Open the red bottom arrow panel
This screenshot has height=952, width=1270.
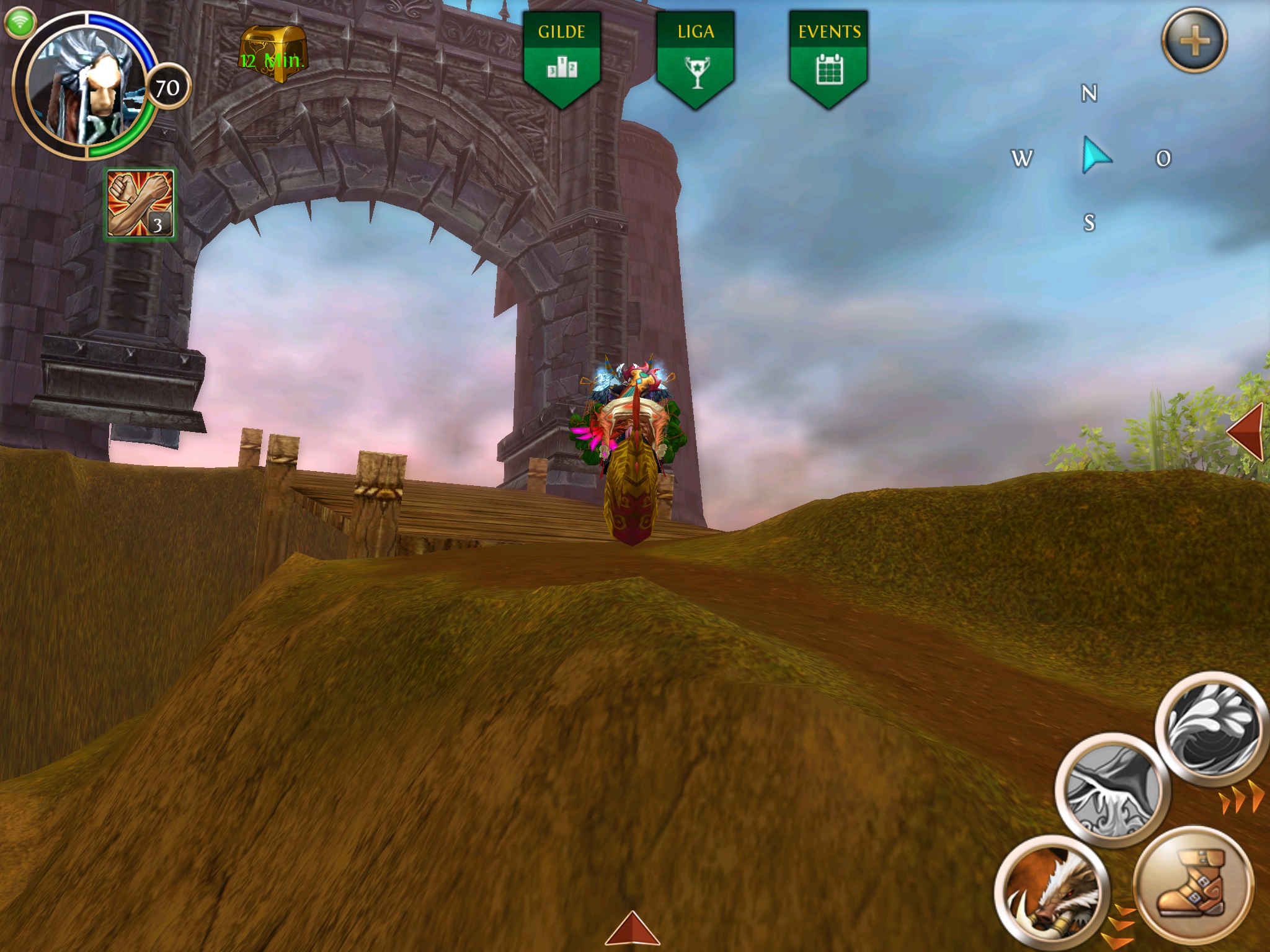631,929
